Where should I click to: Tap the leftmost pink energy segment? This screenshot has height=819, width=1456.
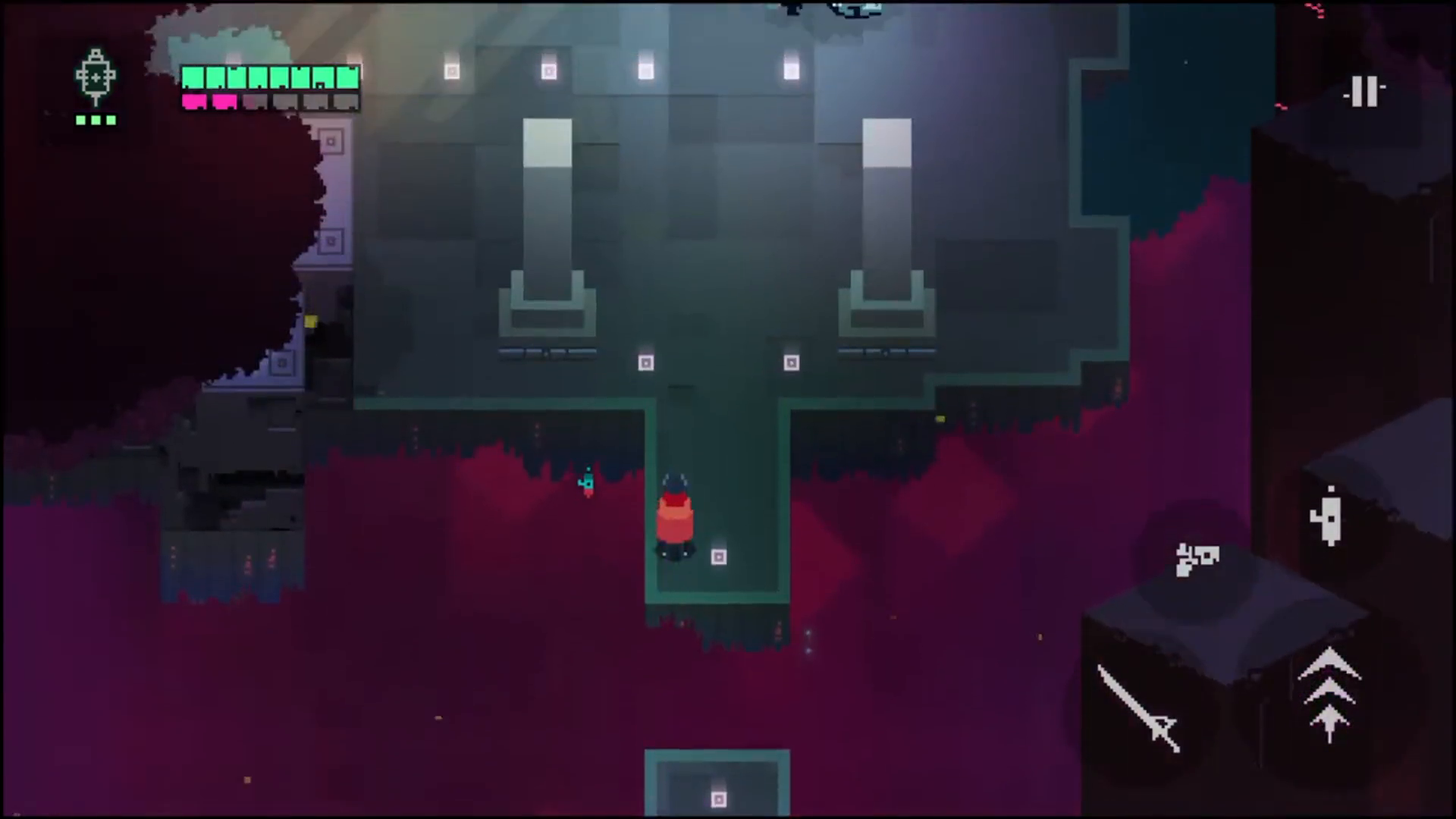196,101
